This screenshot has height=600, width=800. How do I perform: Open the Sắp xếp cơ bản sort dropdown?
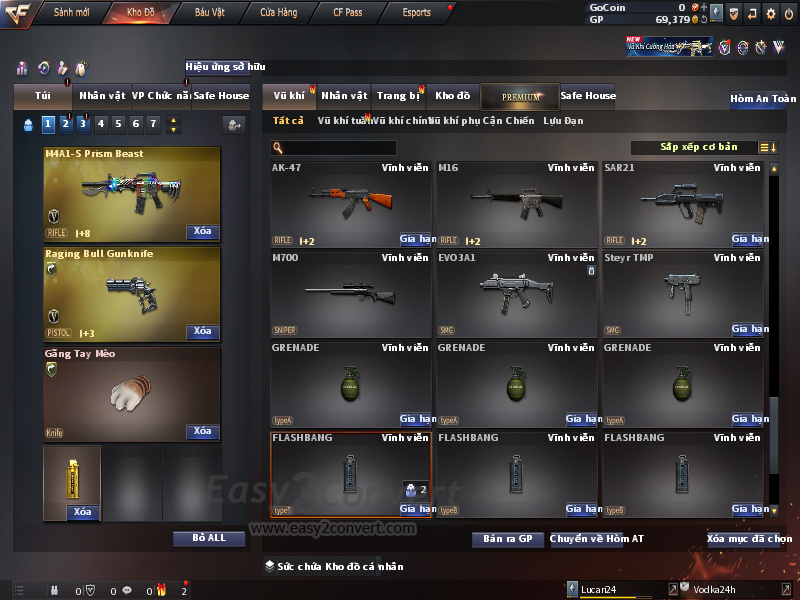pos(697,147)
